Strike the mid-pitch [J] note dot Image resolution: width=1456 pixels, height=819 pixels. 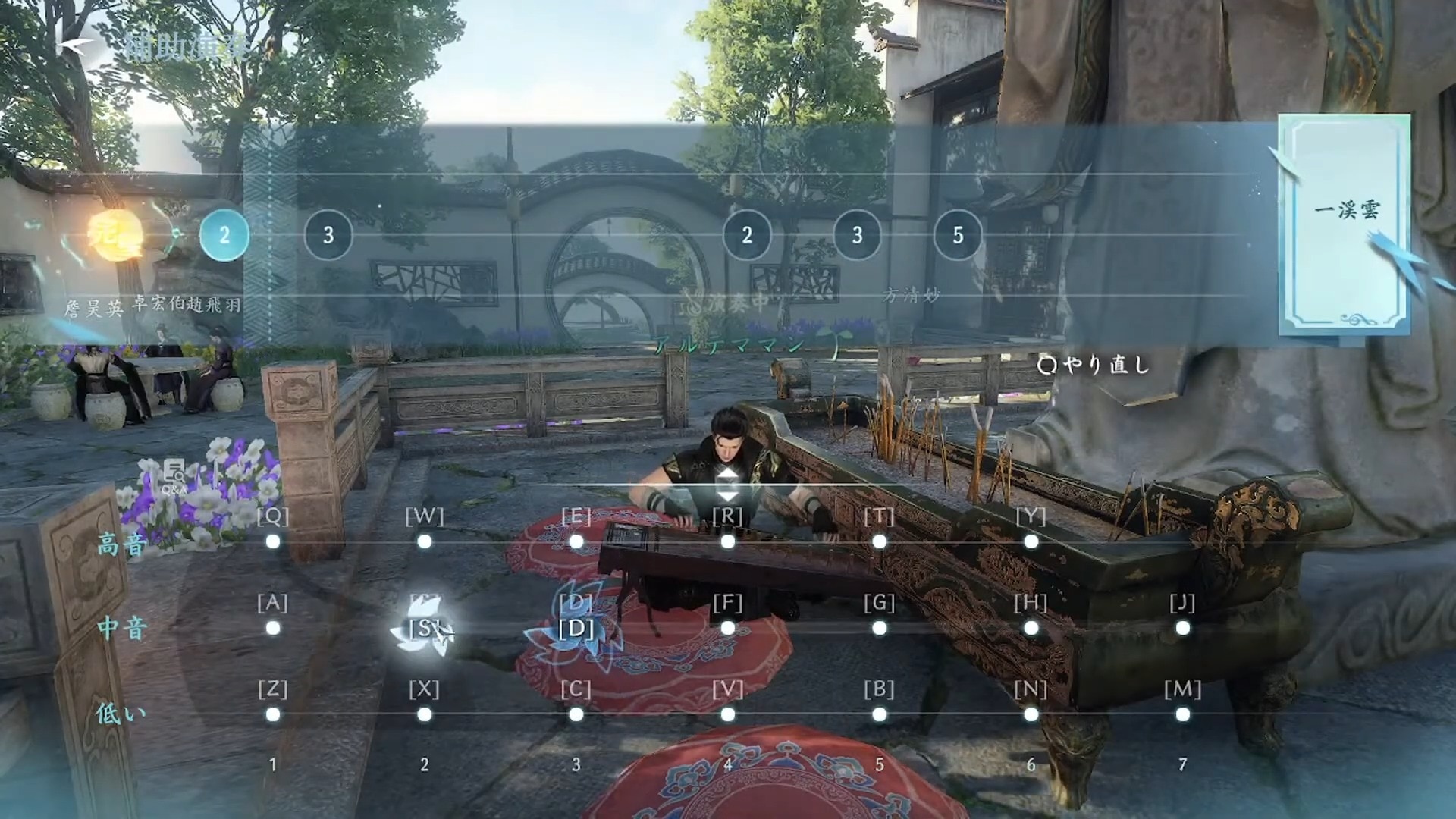(x=1183, y=628)
